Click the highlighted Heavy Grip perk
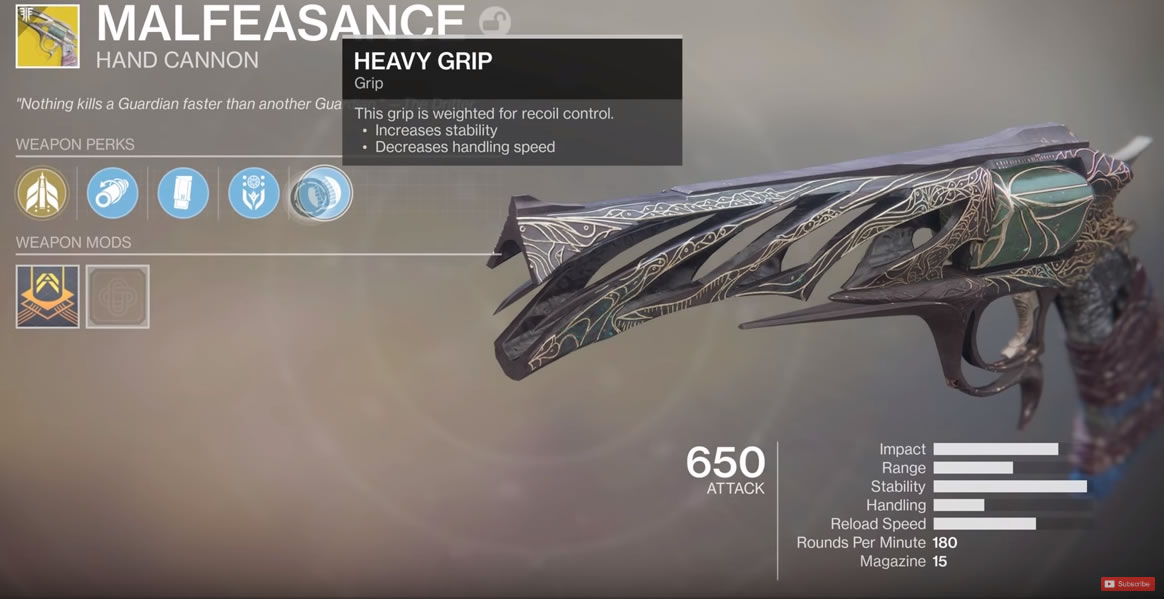The height and width of the screenshot is (599, 1164). [322, 193]
